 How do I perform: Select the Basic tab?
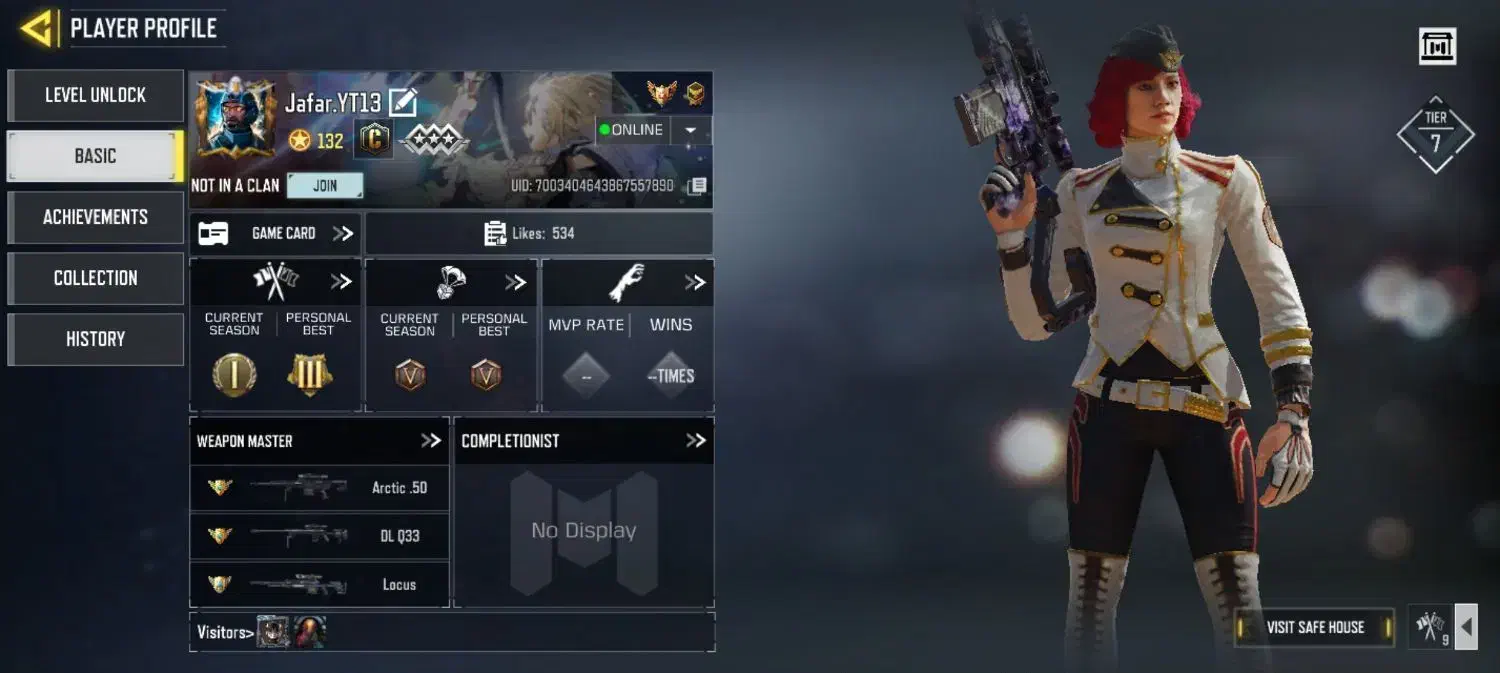(x=95, y=156)
